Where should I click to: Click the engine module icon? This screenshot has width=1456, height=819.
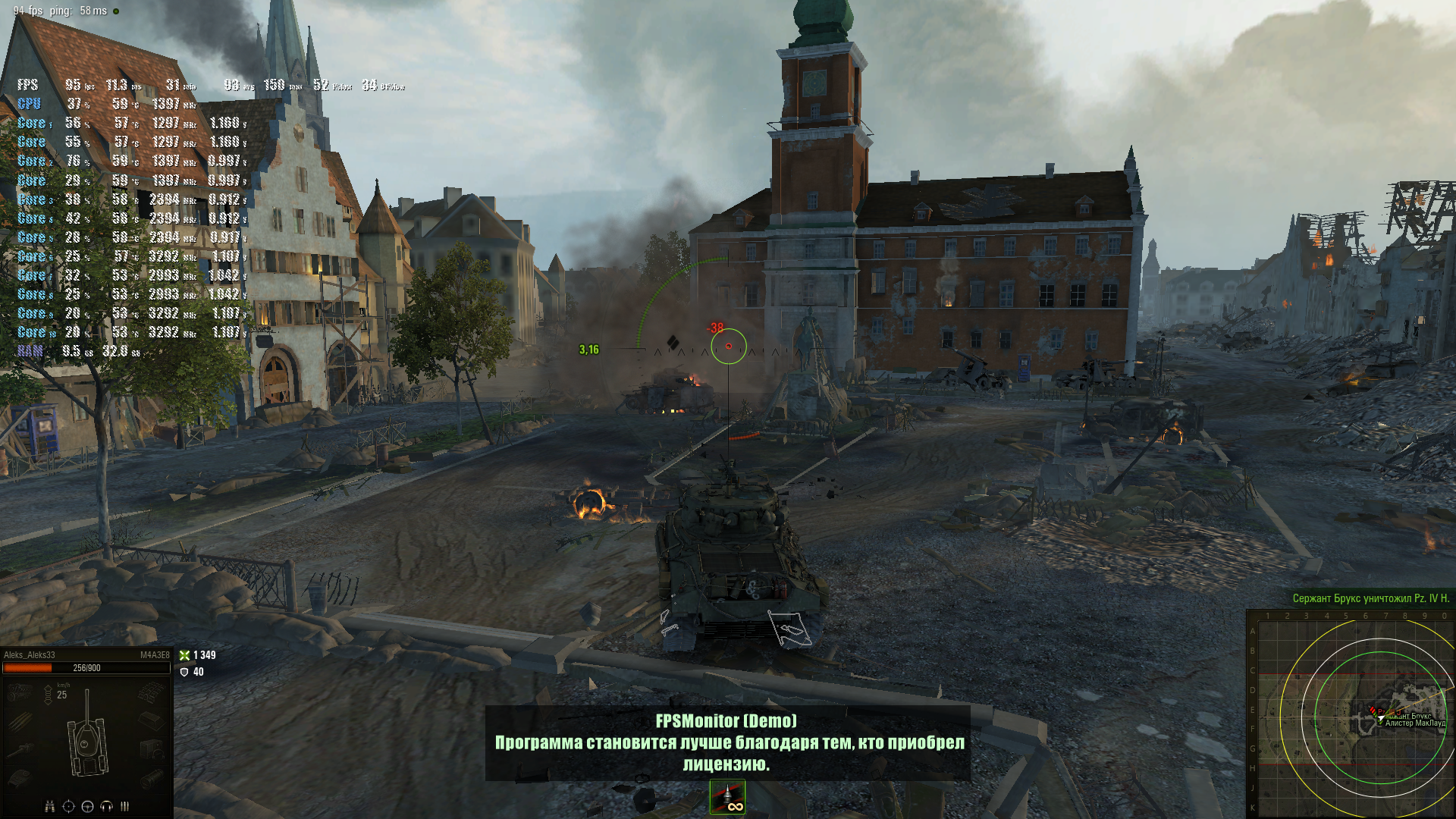tap(20, 692)
